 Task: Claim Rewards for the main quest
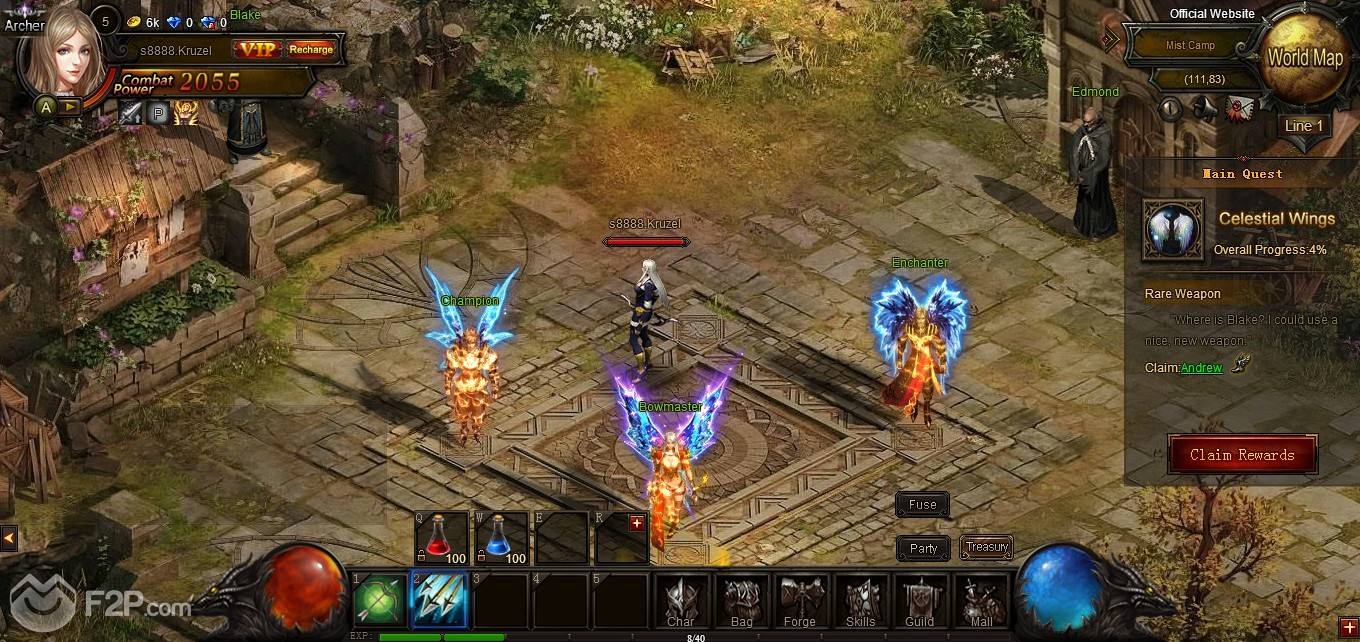point(1242,455)
